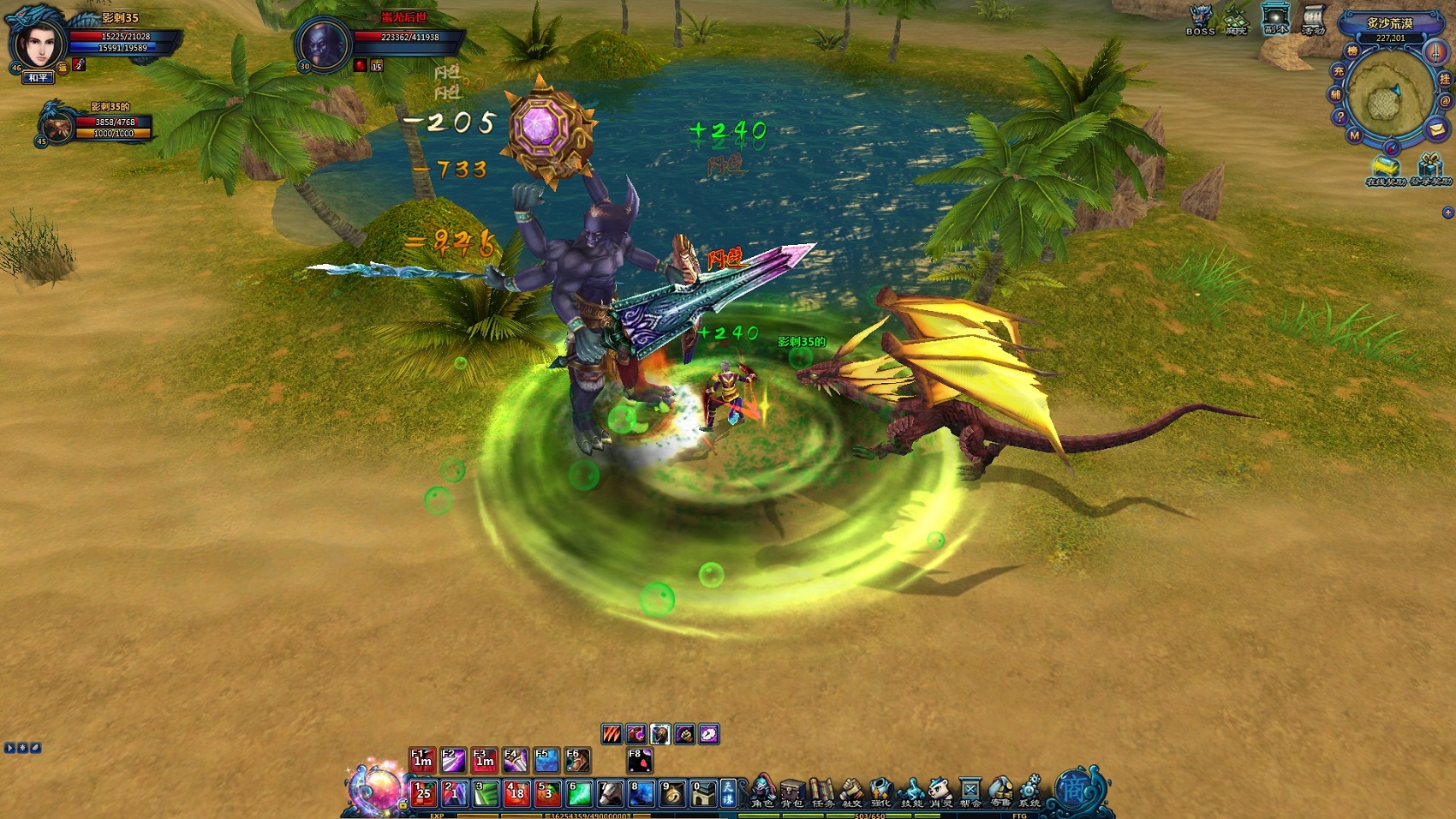Viewport: 1456px width, 819px height.
Task: Open the 技能 skills menu
Action: tap(911, 792)
